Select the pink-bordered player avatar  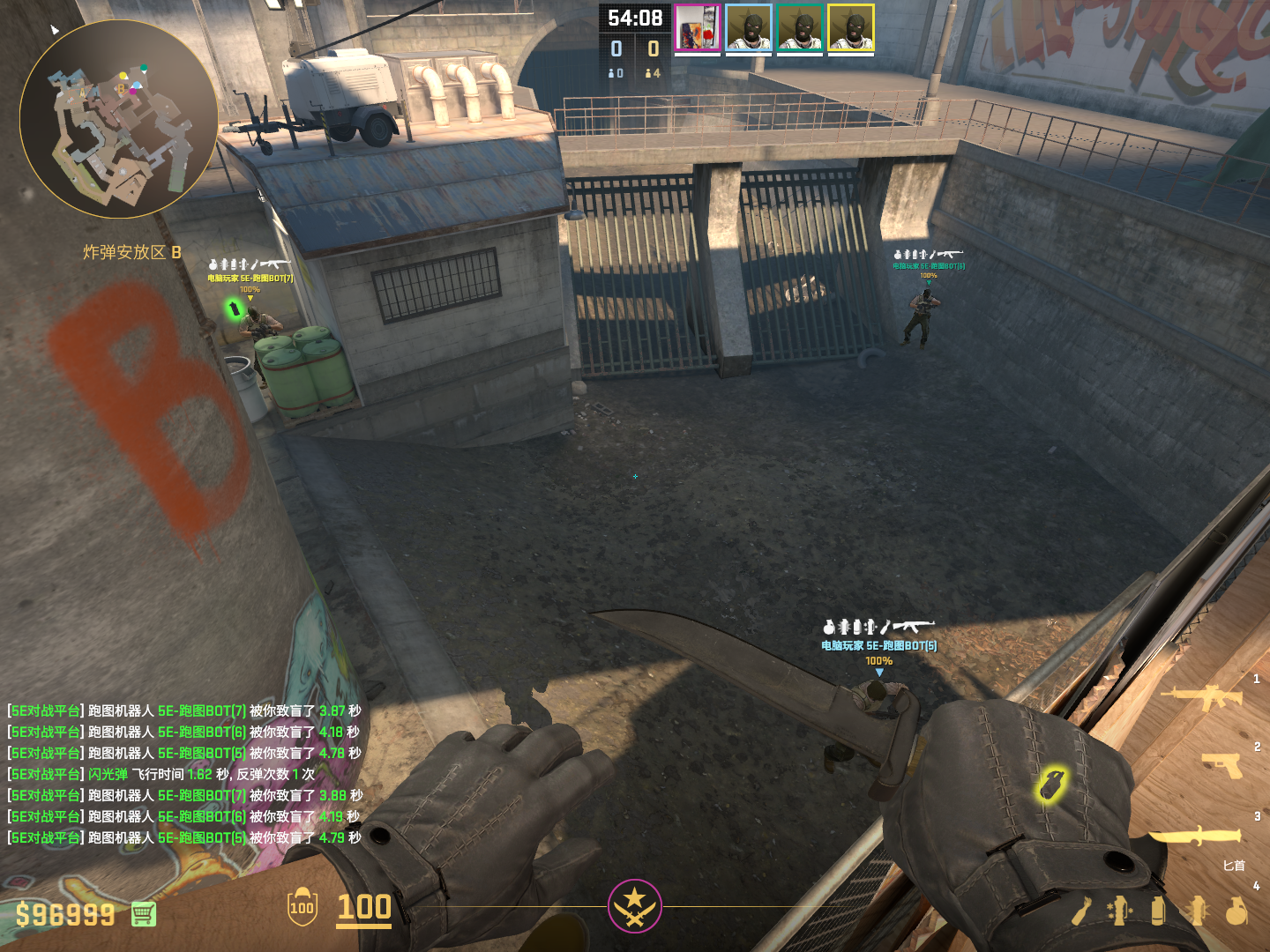tap(698, 28)
